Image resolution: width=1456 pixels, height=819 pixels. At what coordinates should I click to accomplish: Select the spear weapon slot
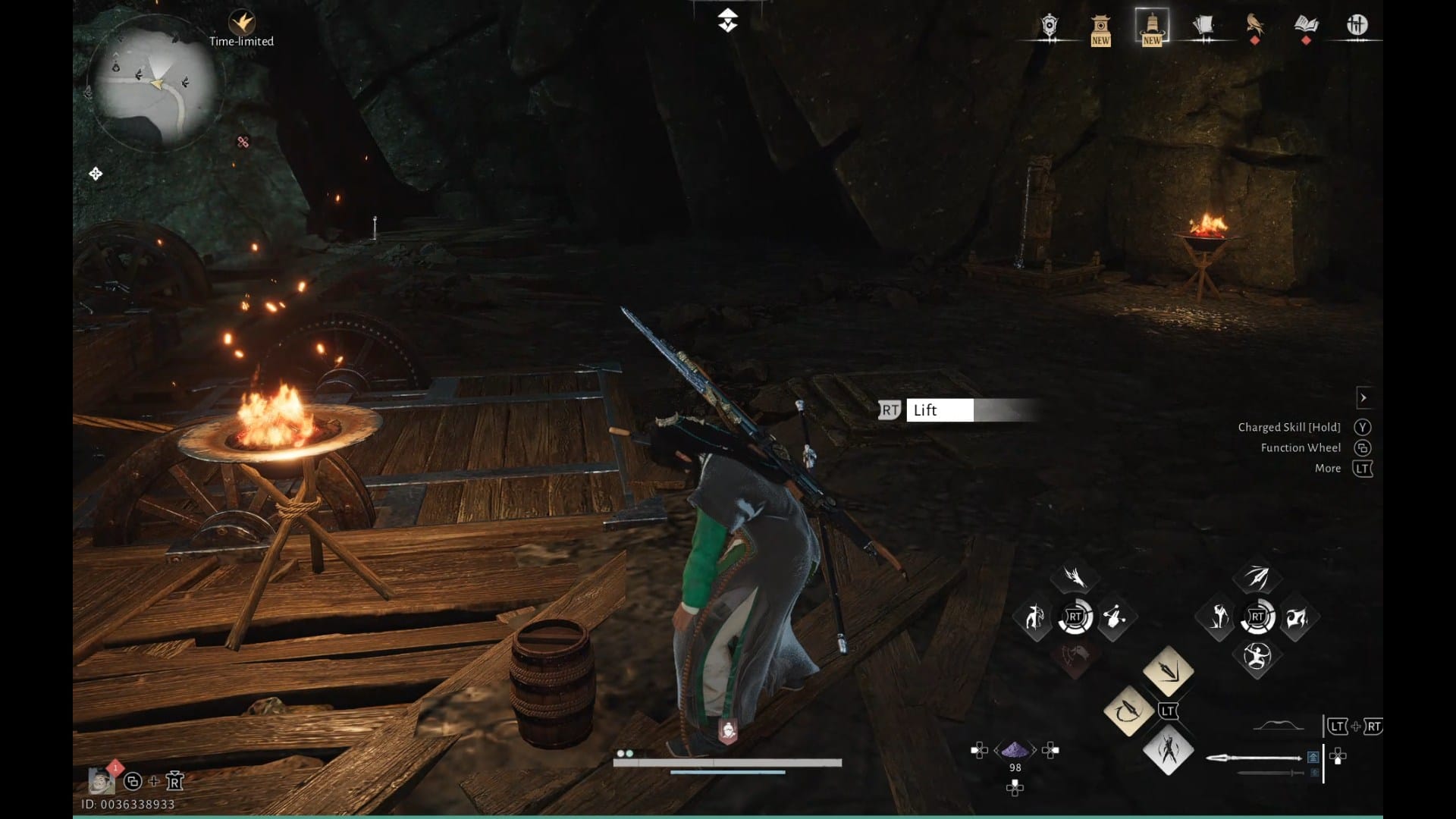point(1254,758)
